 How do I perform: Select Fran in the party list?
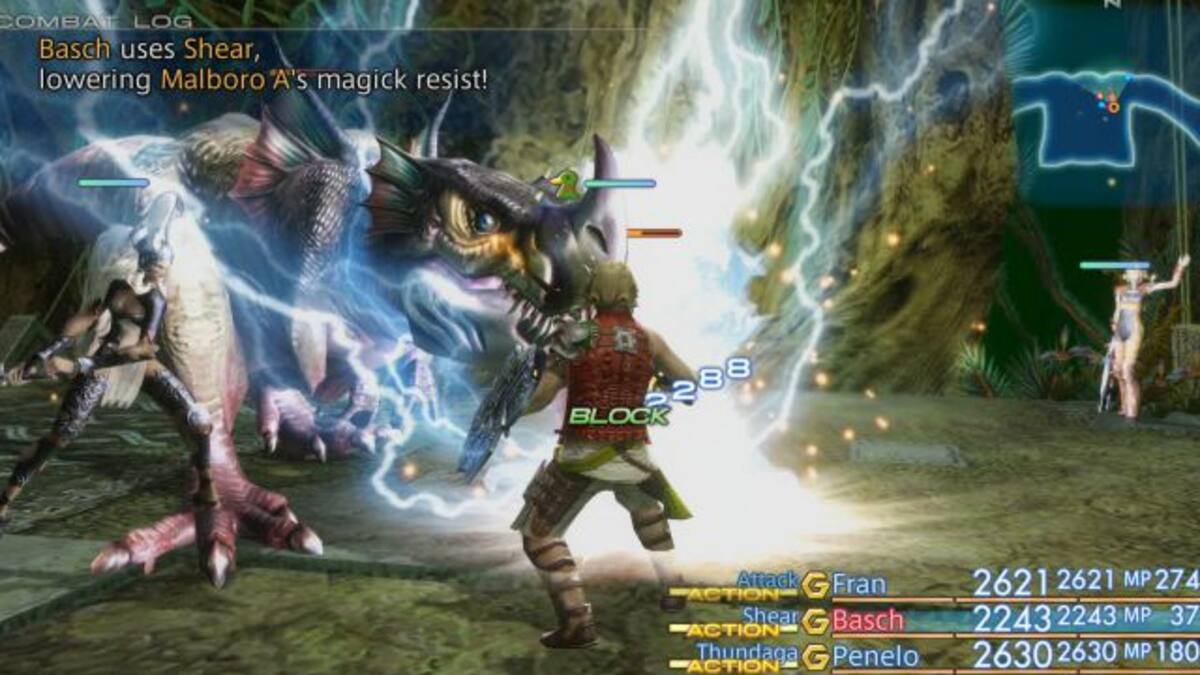(859, 583)
